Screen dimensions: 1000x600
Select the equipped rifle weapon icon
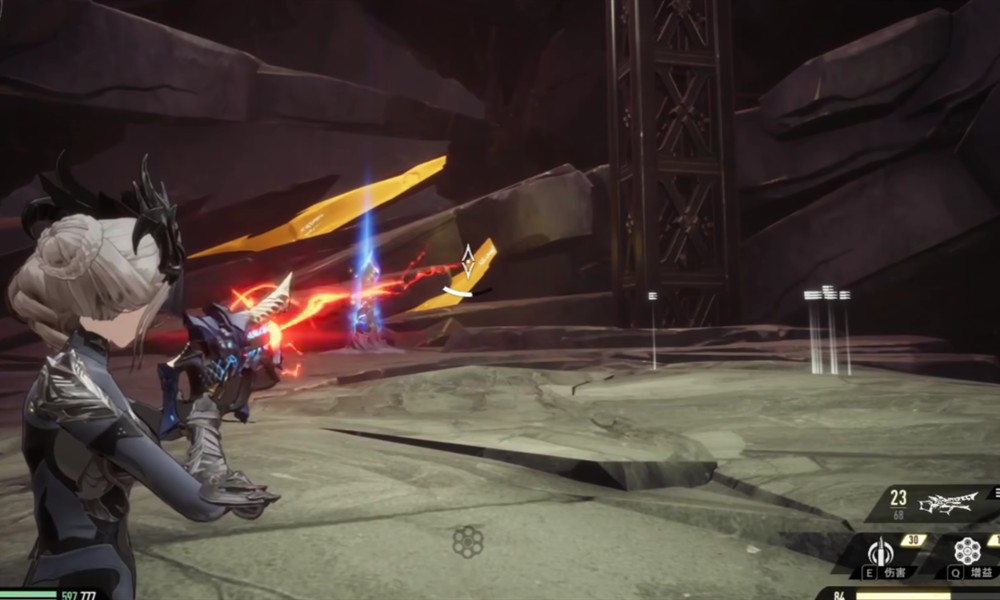point(946,504)
